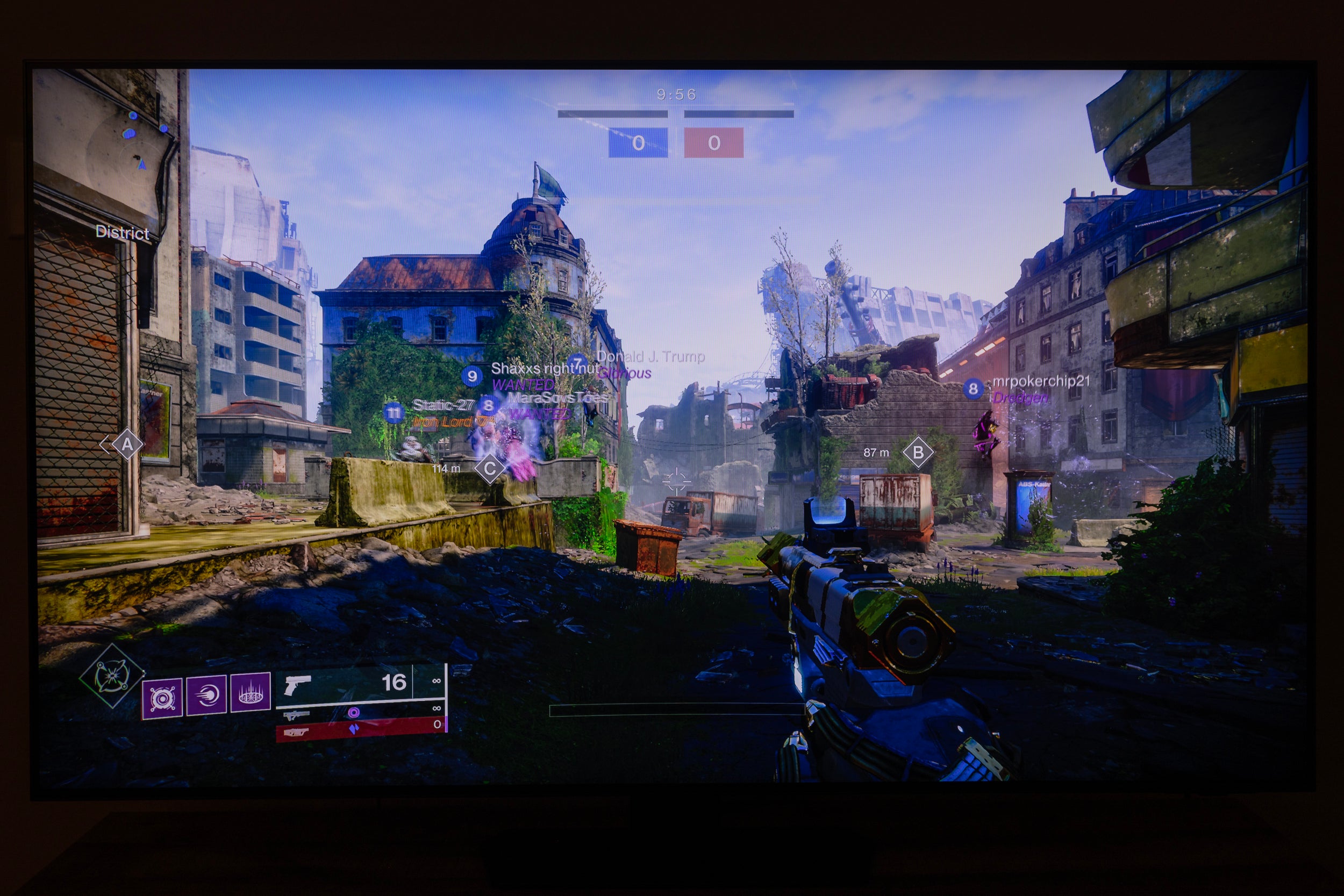Select the equipped sidearm weapon slot
Screen dimensions: 1344x896
360,684
